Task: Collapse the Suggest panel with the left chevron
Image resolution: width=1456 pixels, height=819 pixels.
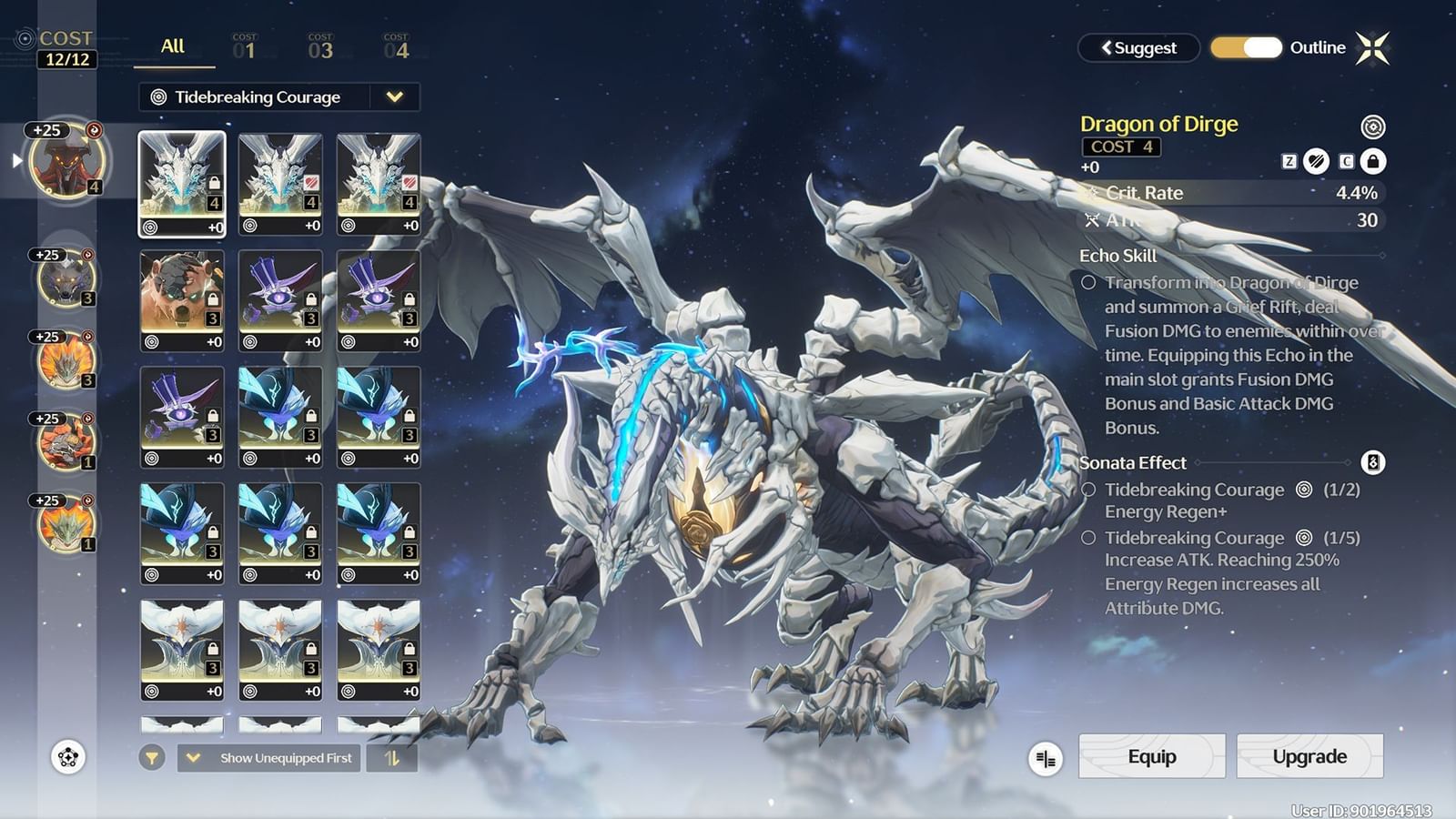Action: point(1107,47)
